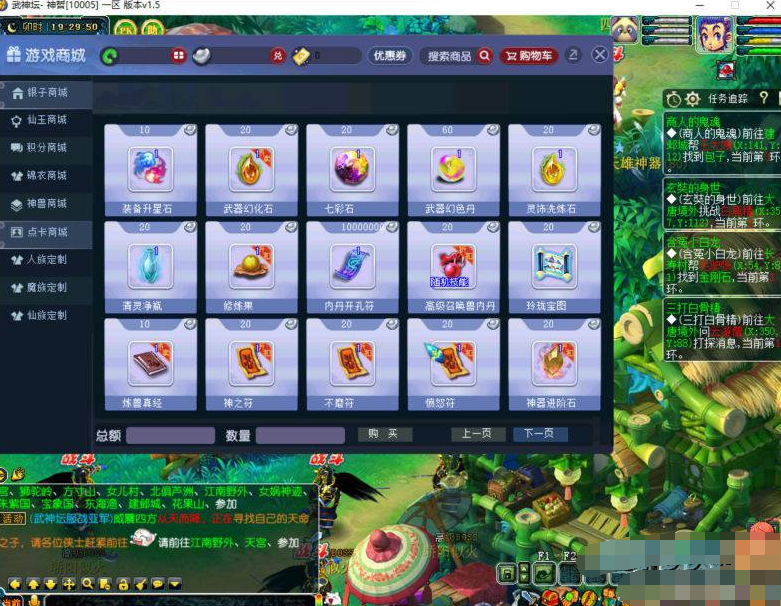Image resolution: width=781 pixels, height=606 pixels.
Task: Click the 优惠券 coupon button
Action: (390, 56)
